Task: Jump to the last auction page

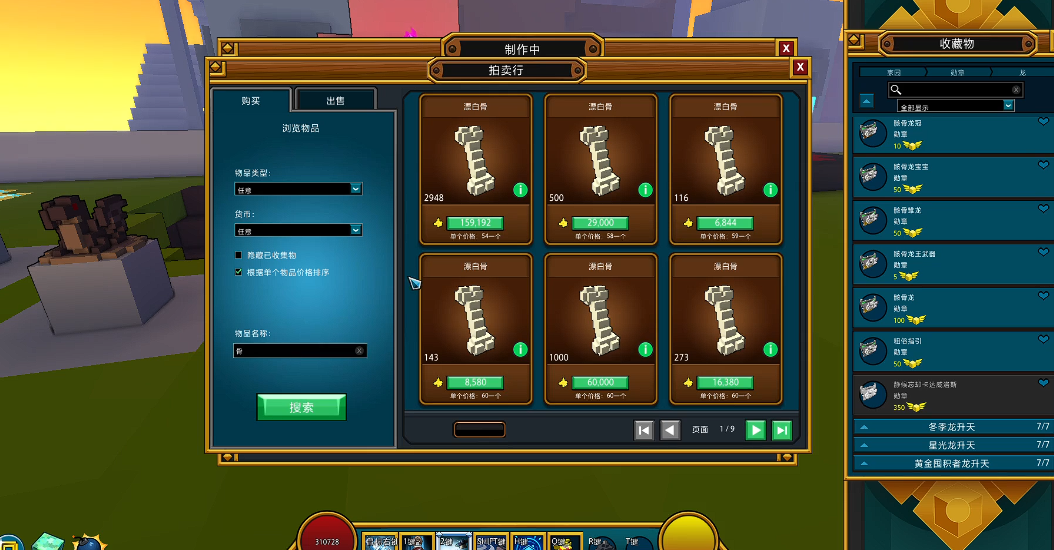Action: click(x=782, y=429)
